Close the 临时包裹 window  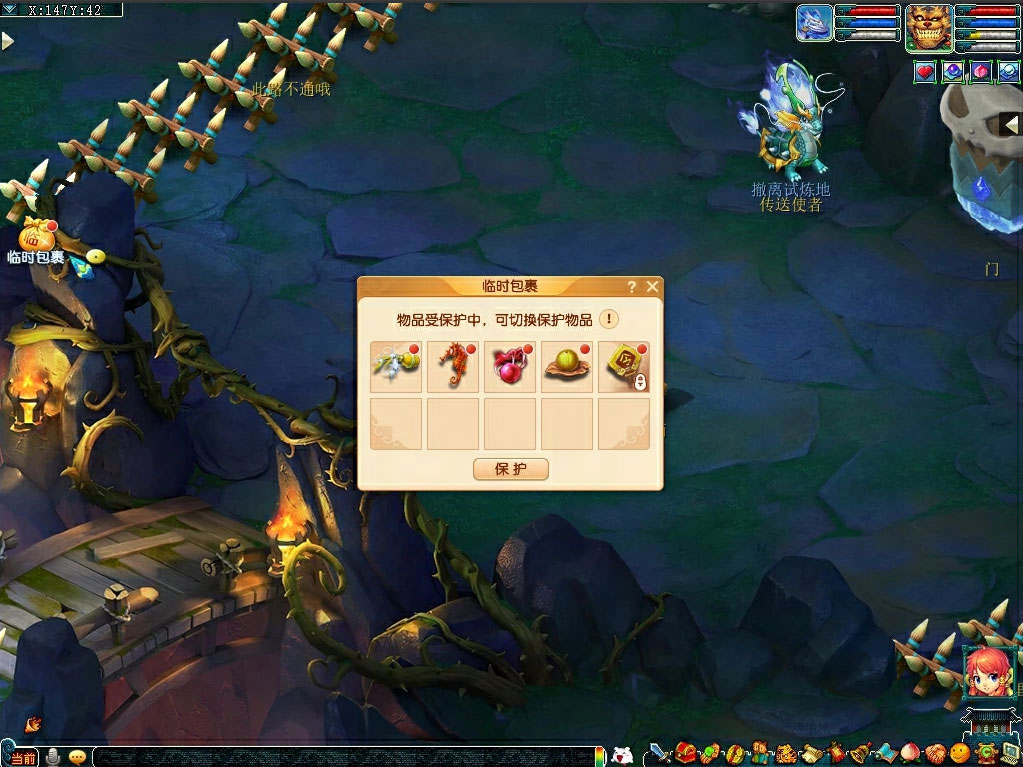pos(652,287)
